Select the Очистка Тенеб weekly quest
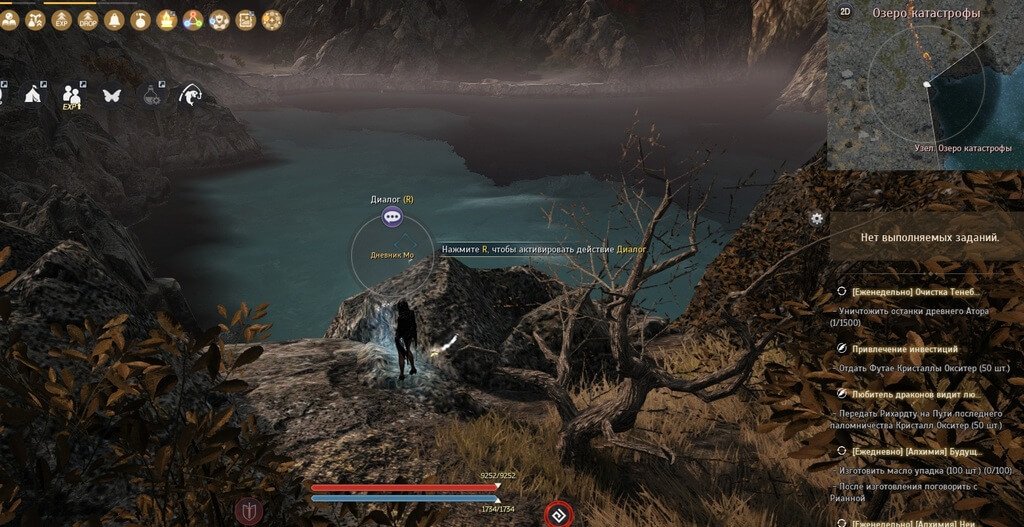This screenshot has width=1024, height=527. click(916, 292)
